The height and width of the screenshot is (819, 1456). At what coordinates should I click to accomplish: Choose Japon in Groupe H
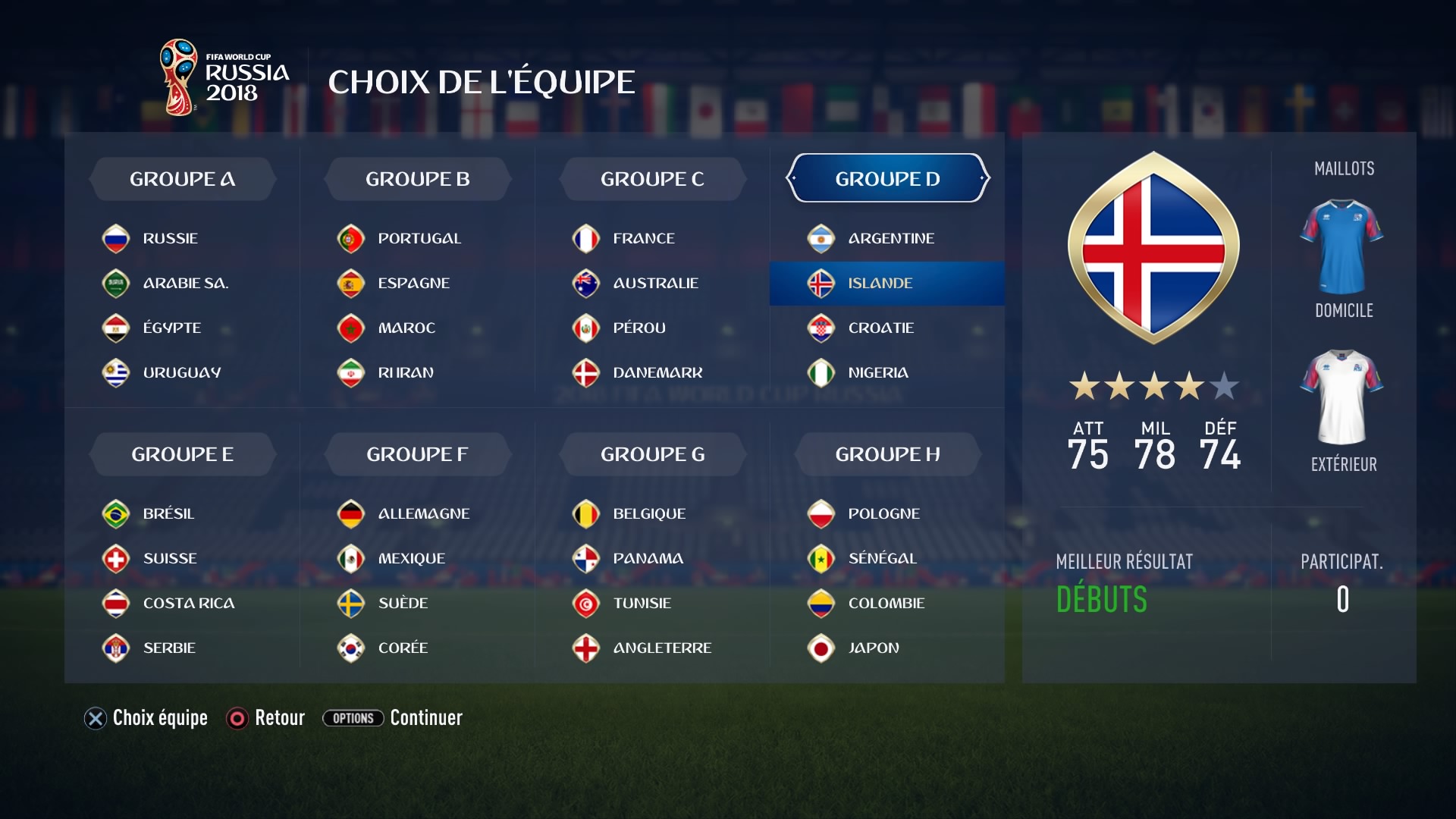coord(873,648)
